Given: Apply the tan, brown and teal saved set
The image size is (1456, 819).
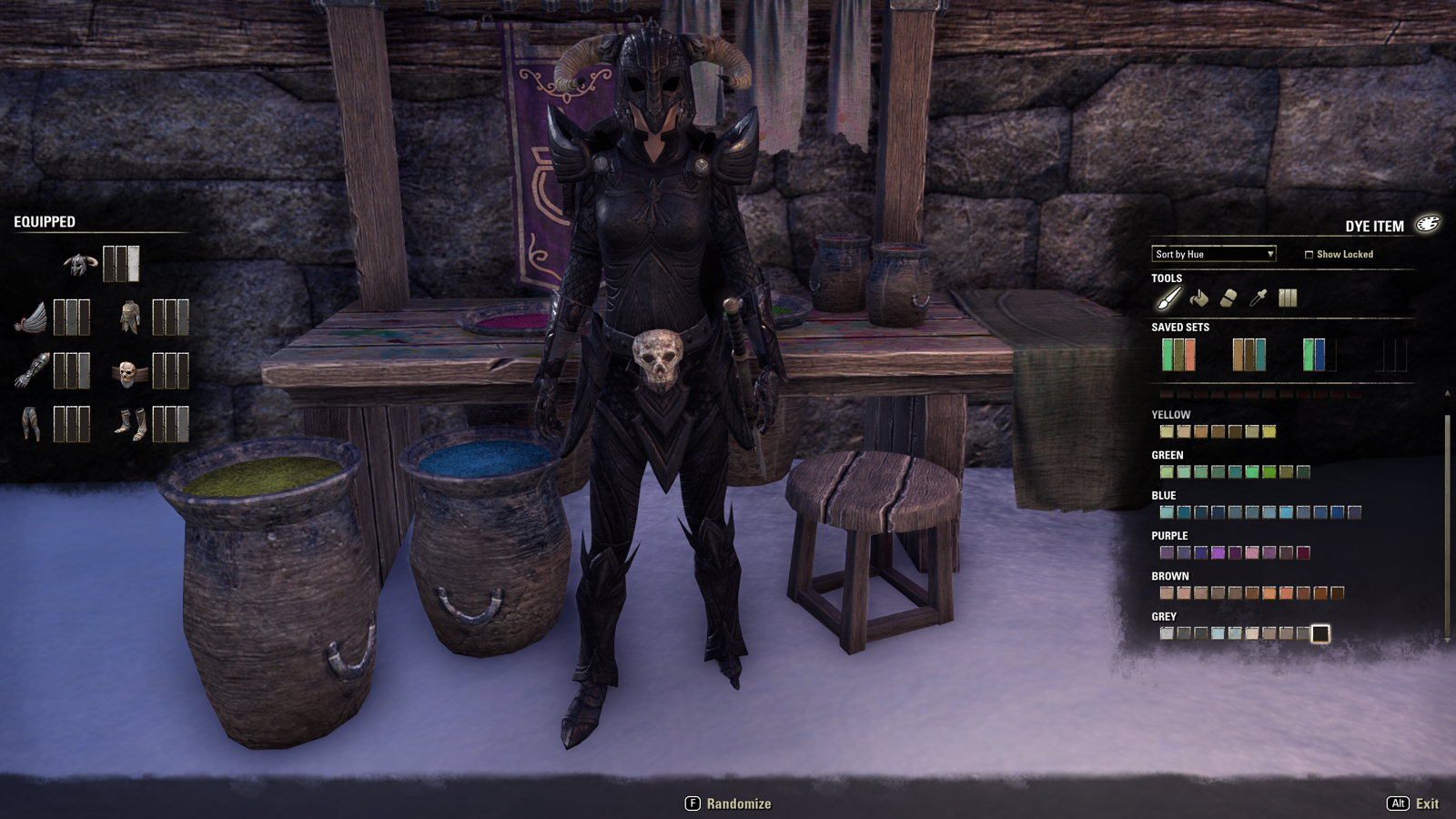Looking at the screenshot, I should (1249, 355).
